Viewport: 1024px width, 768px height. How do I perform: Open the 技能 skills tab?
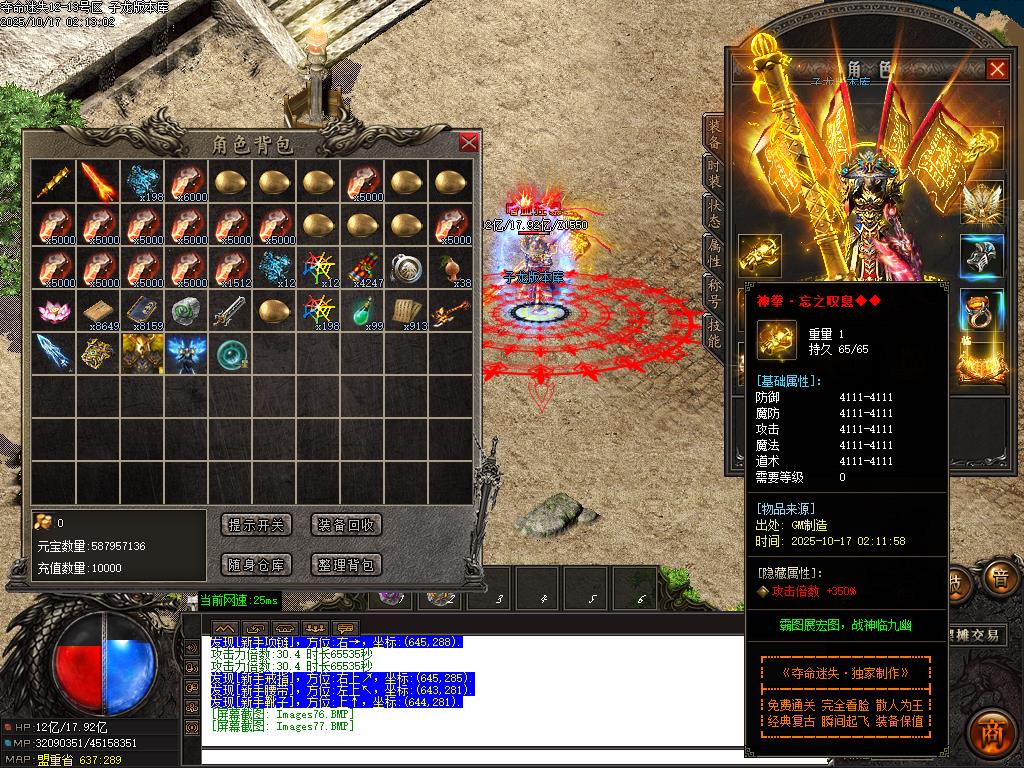point(713,332)
